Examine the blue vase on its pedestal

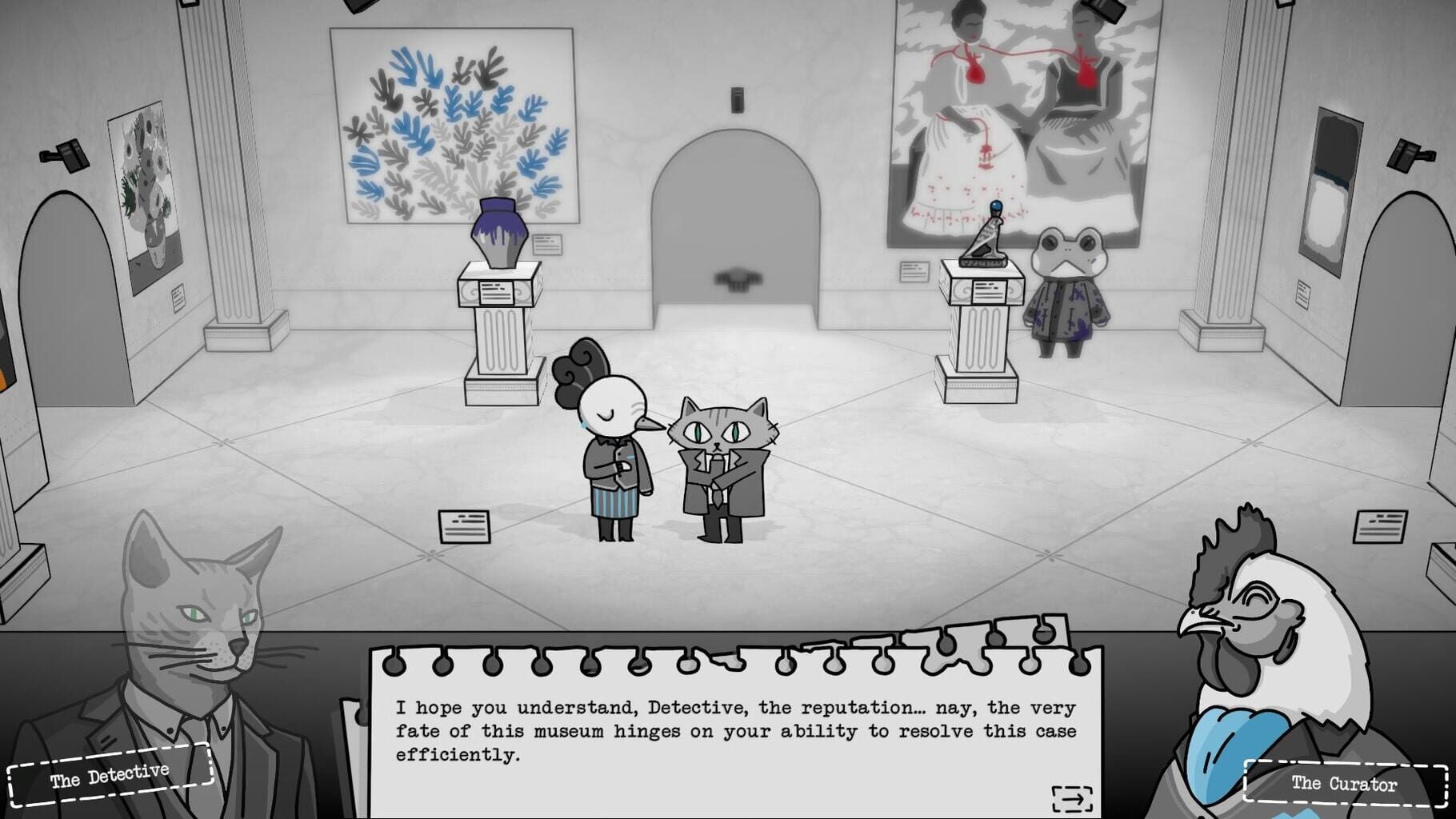coord(498,232)
